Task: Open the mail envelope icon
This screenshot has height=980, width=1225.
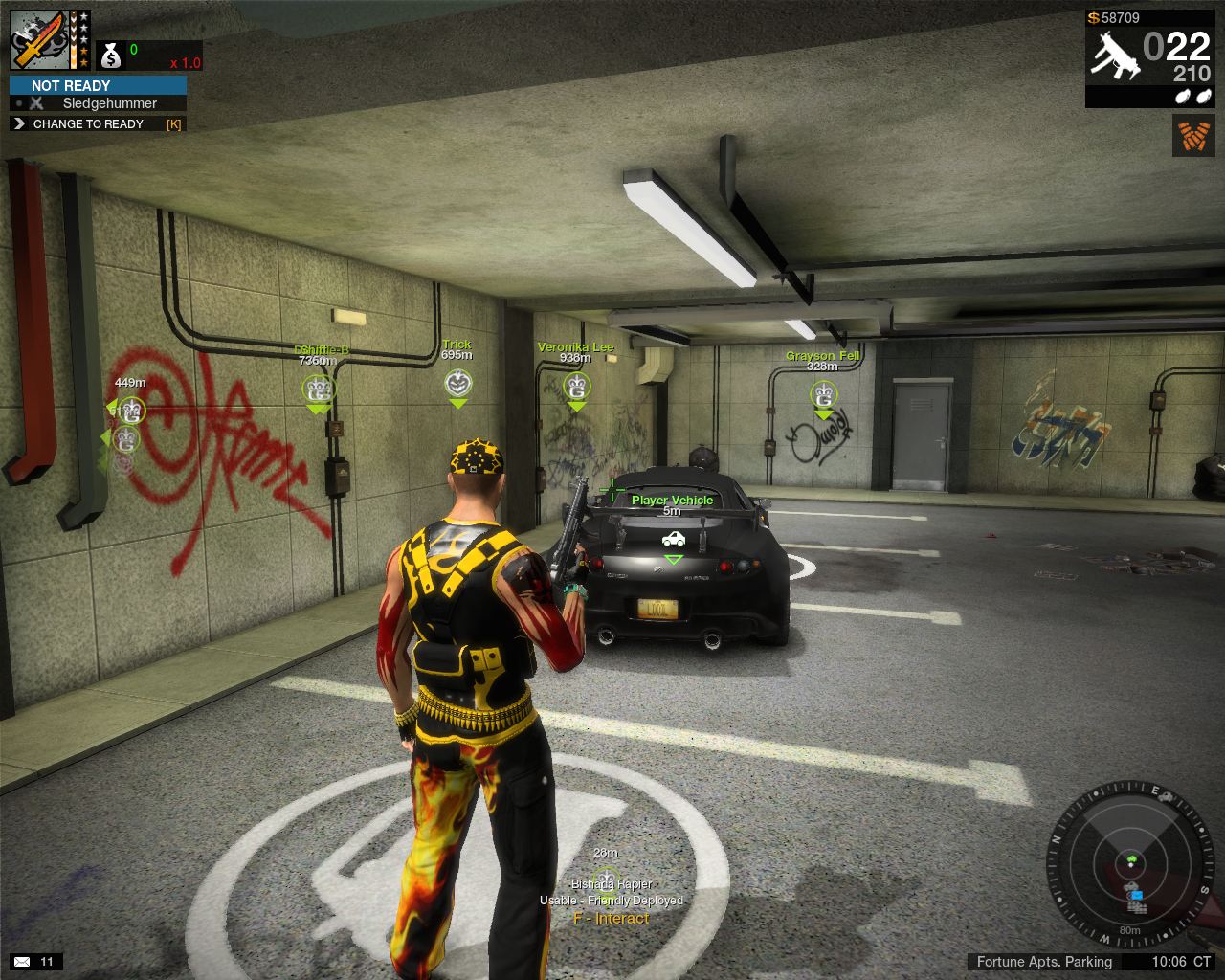Action: point(22,961)
